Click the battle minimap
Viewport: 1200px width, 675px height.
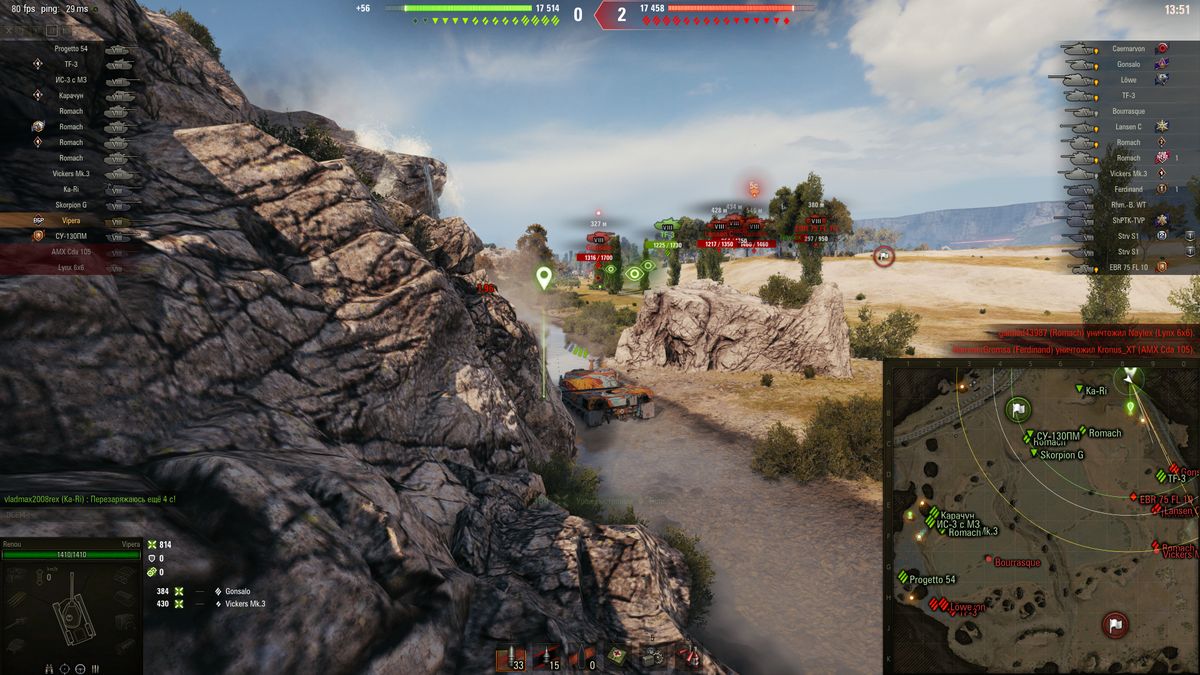pos(1041,516)
